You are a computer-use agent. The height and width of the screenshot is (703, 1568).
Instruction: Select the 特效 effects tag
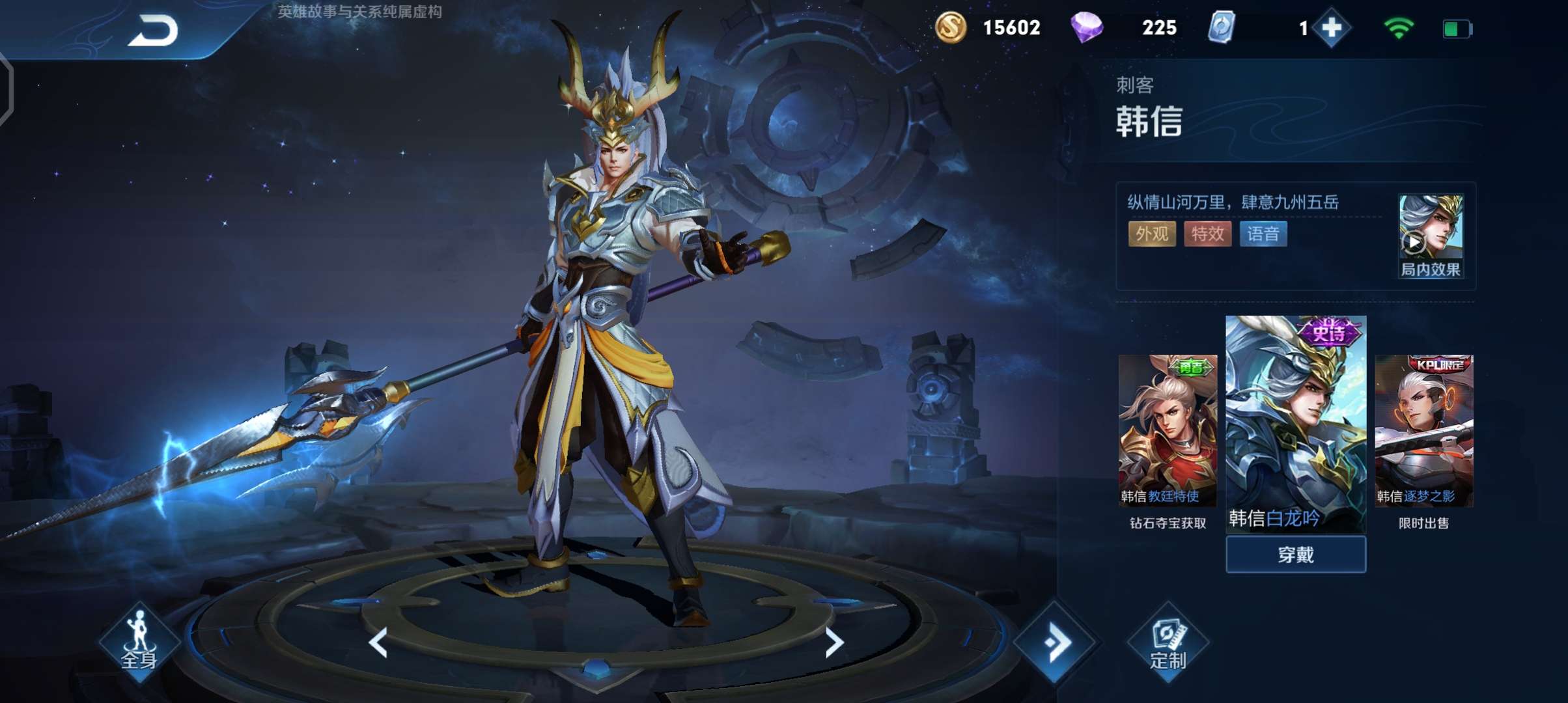pyautogui.click(x=1207, y=234)
